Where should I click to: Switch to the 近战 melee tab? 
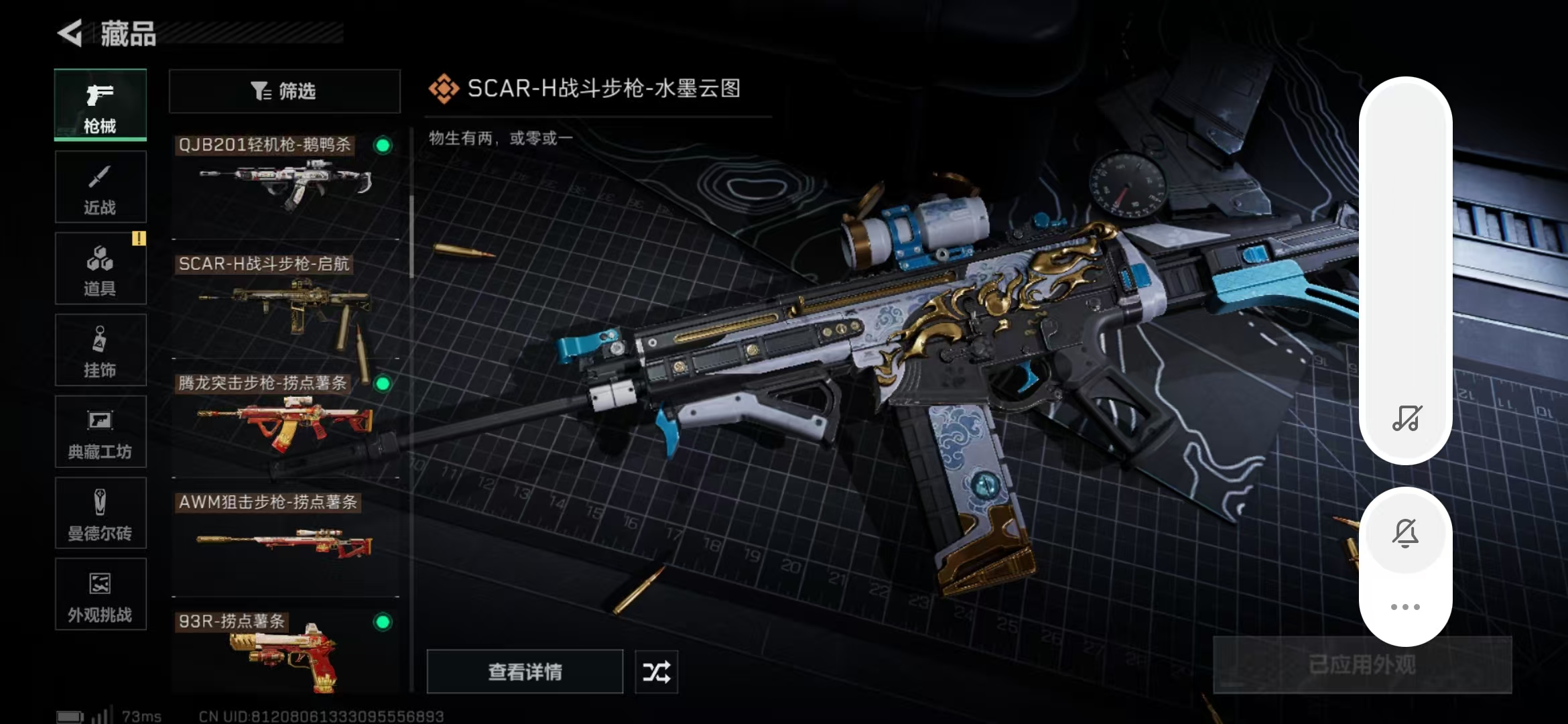(x=101, y=186)
